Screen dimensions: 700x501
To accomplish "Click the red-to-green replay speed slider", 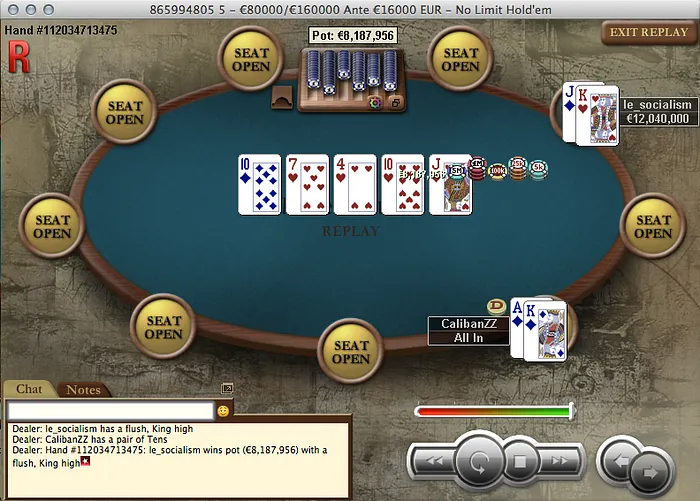I will pos(494,410).
